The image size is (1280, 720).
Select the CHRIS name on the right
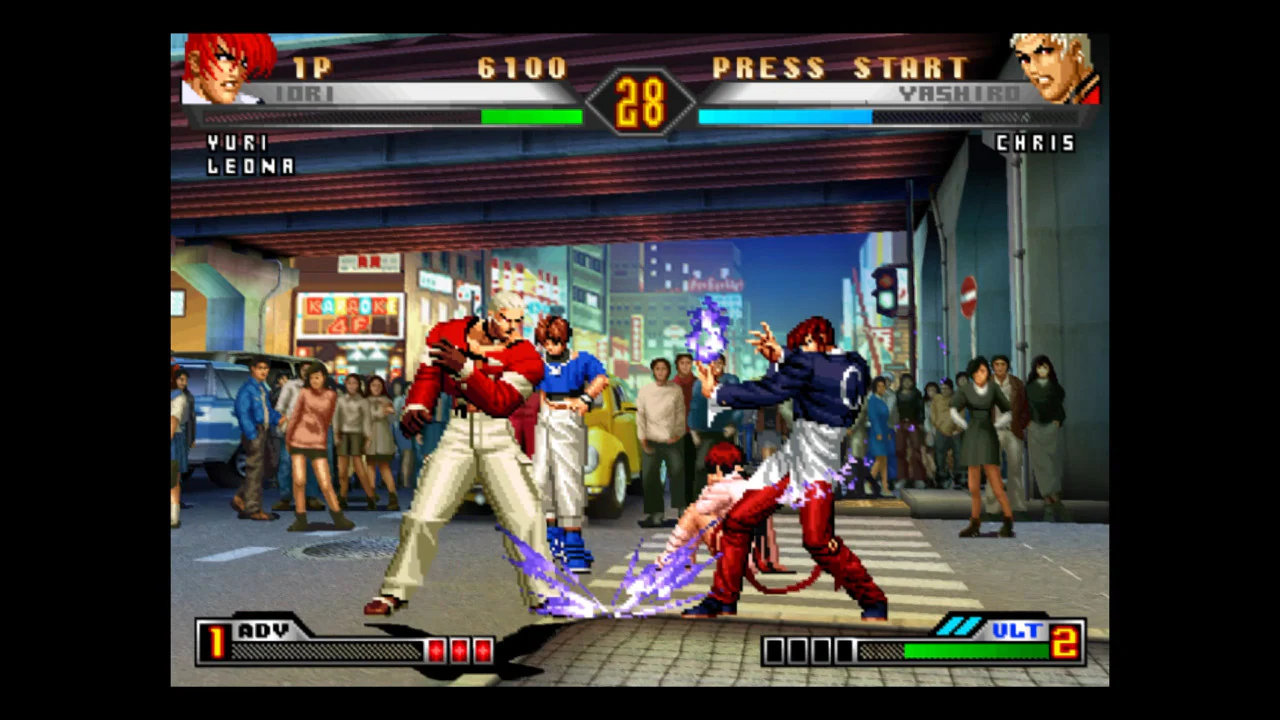[x=1036, y=143]
